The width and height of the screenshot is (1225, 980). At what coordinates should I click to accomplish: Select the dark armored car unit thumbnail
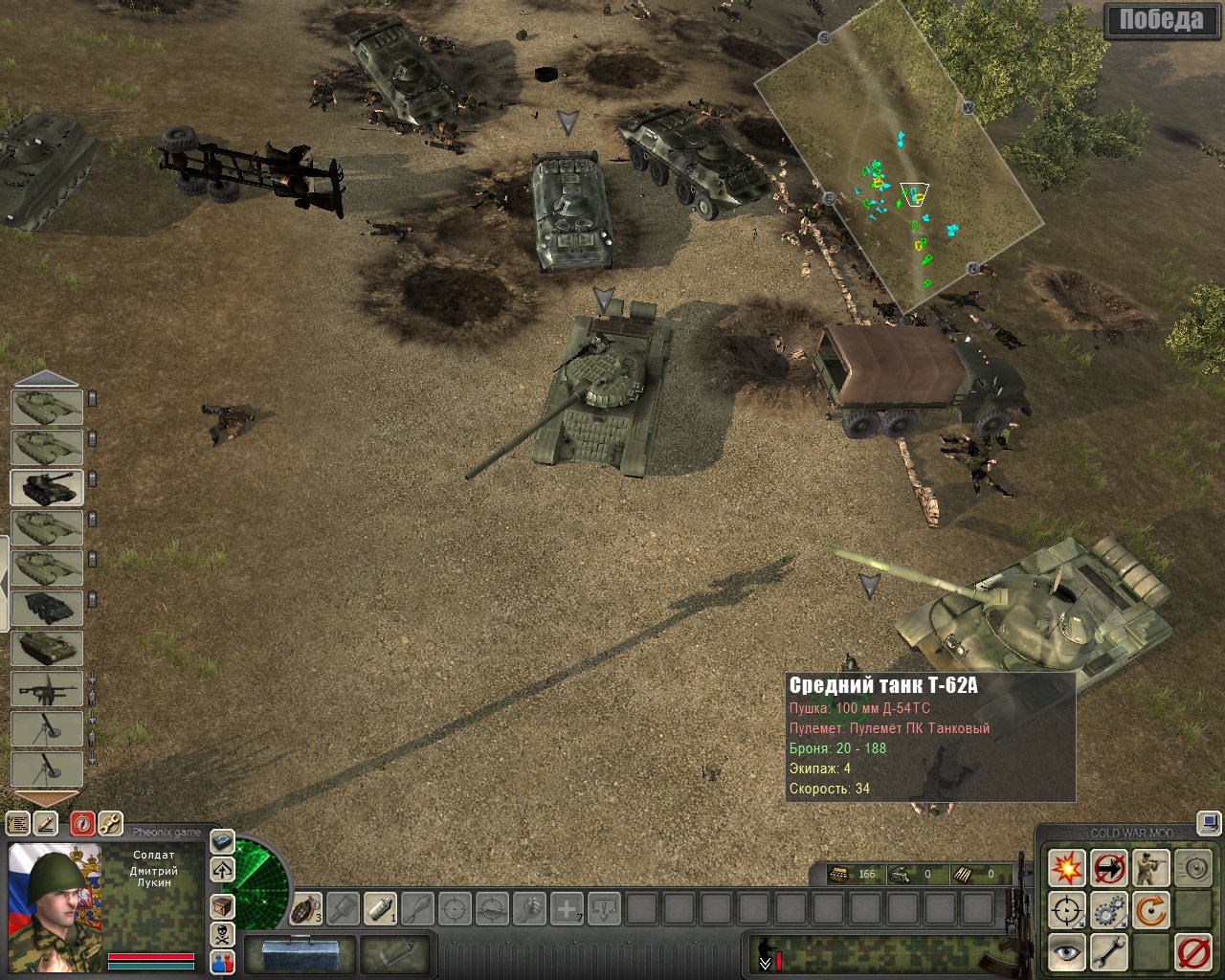(x=47, y=607)
